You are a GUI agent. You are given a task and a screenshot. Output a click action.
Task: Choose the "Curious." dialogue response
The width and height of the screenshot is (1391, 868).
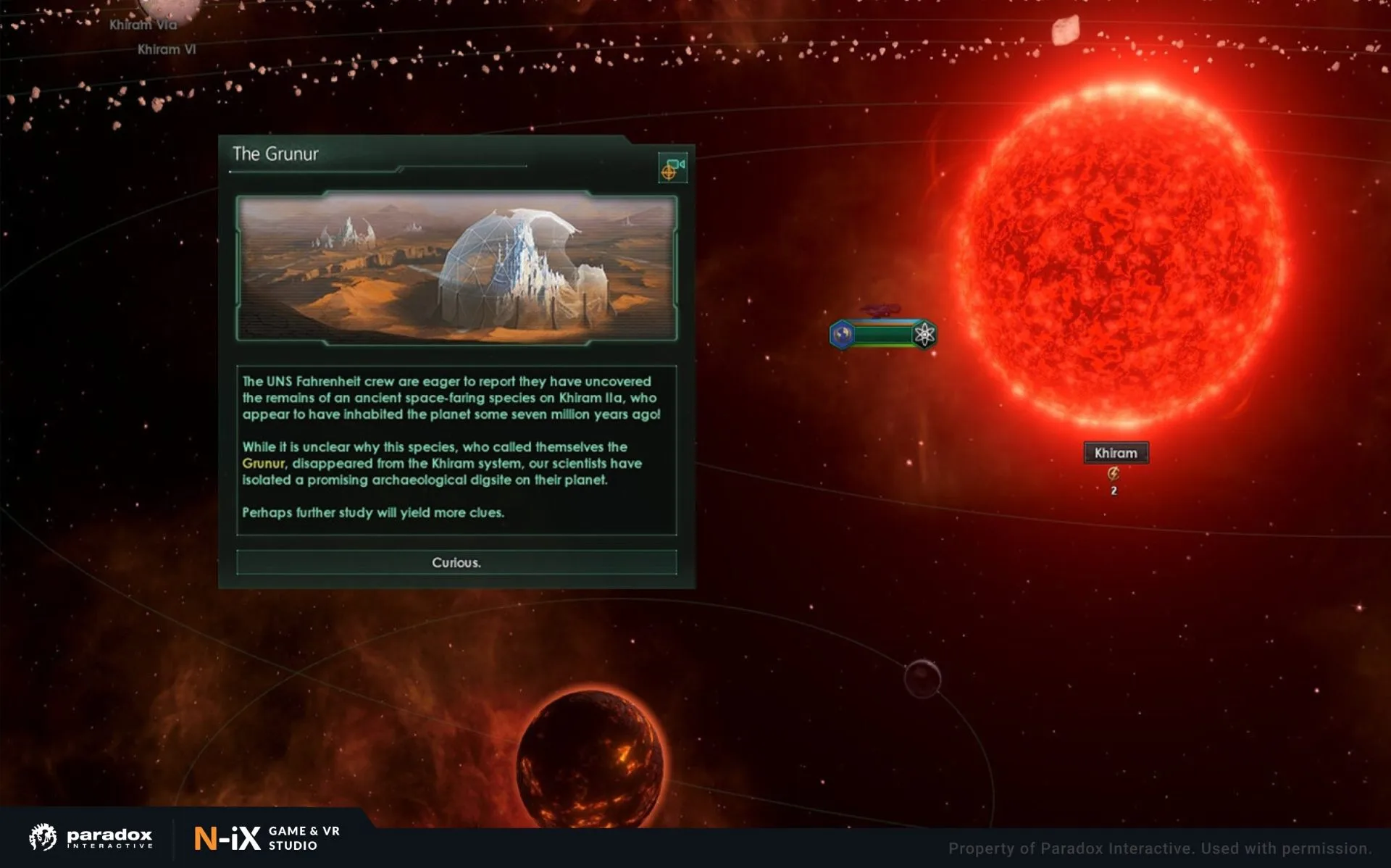(x=456, y=562)
